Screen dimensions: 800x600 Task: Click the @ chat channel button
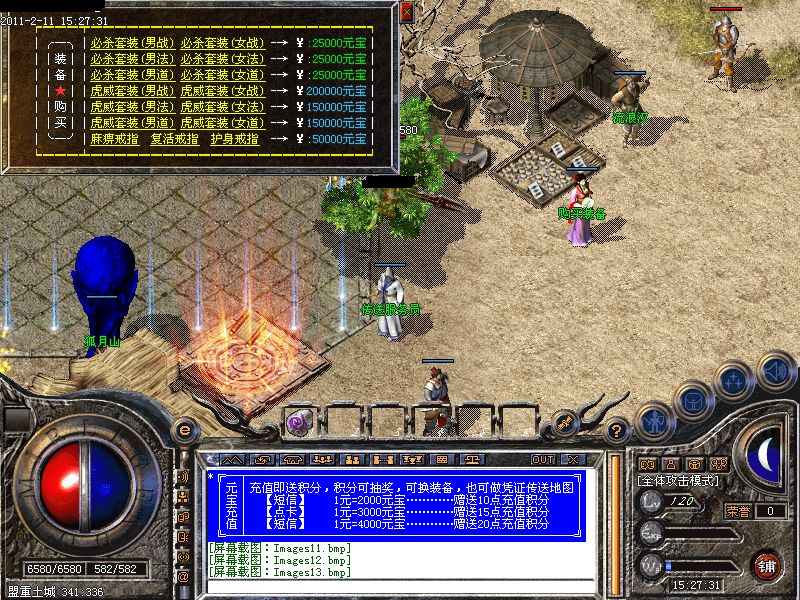pyautogui.click(x=183, y=577)
